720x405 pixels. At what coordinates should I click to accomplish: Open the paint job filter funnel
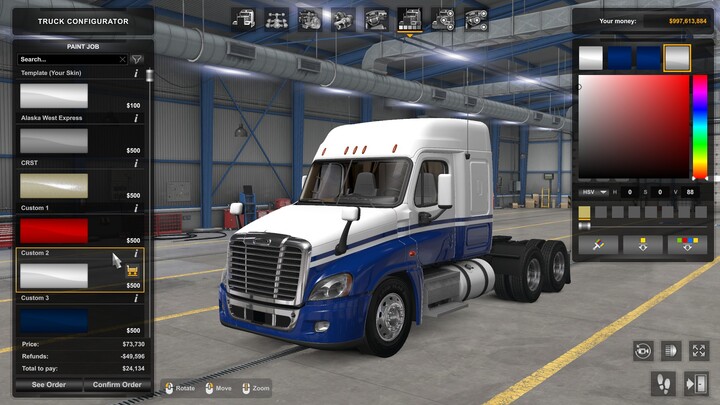pyautogui.click(x=137, y=60)
